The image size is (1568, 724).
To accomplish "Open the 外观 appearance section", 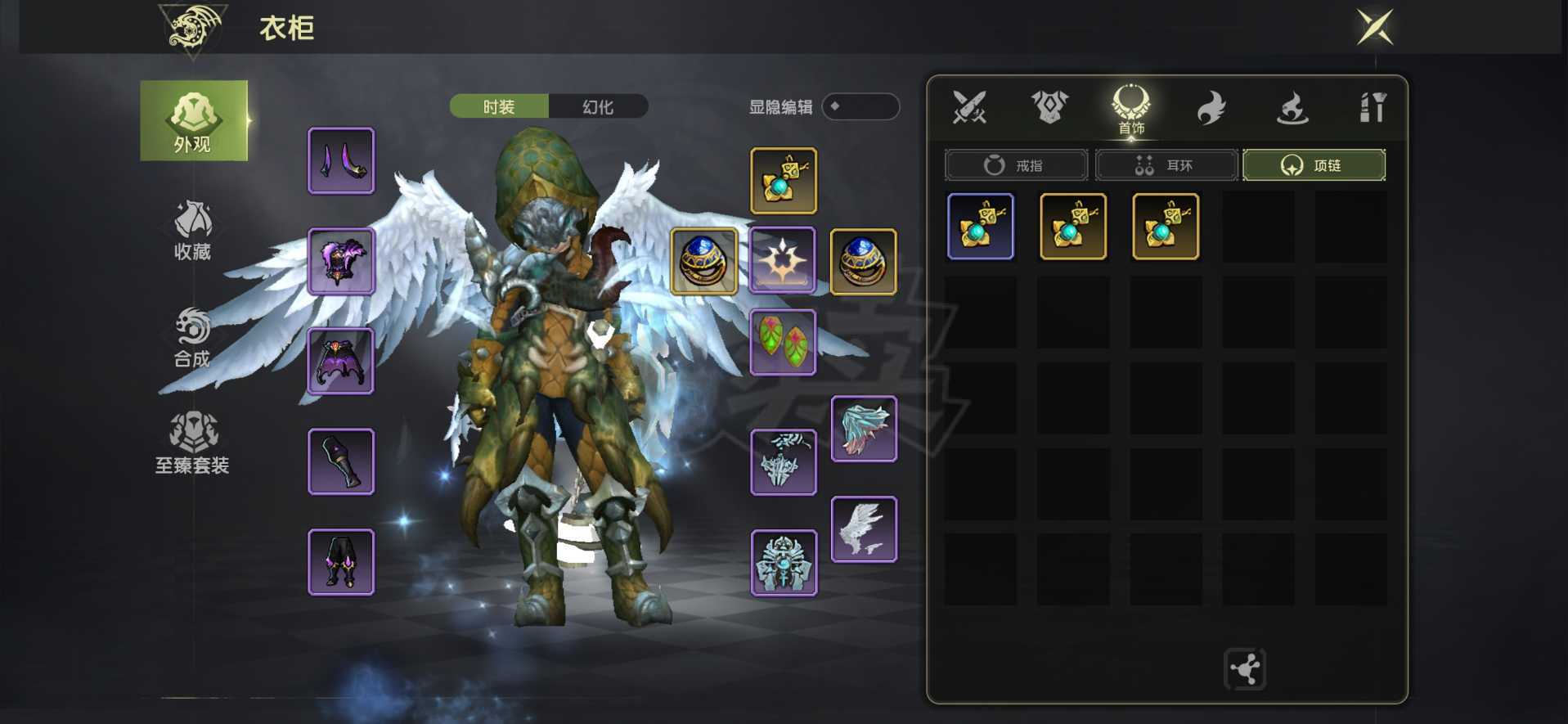I will point(193,121).
